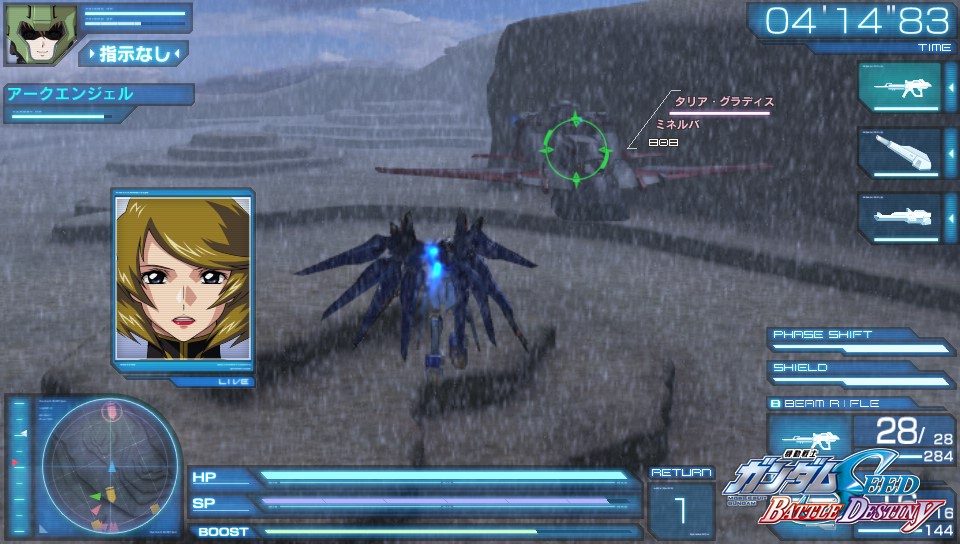The width and height of the screenshot is (960, 544).
Task: Select the アークエンジェル ally ship panel
Action: pyautogui.click(x=97, y=95)
